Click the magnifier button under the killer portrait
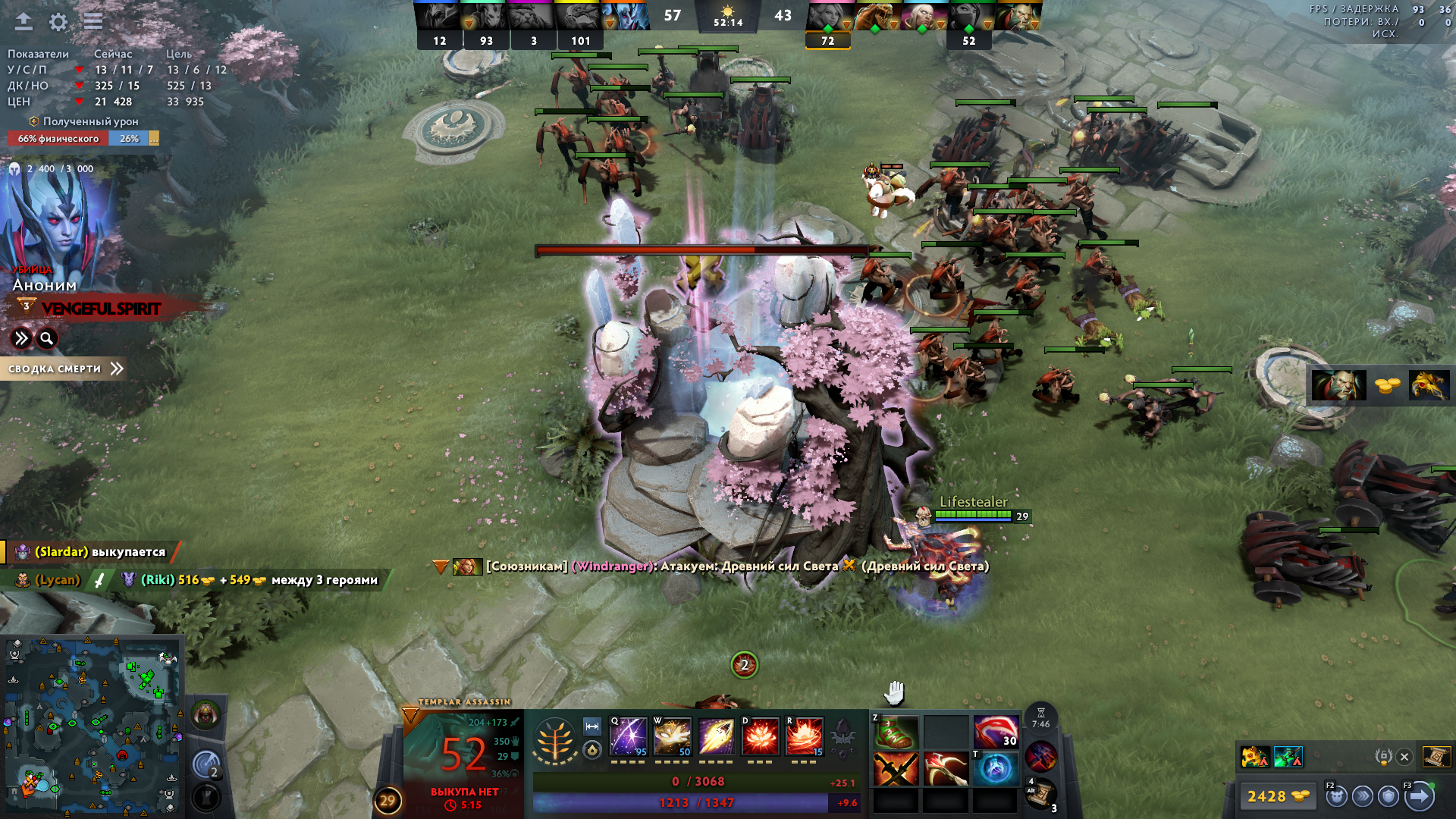The height and width of the screenshot is (819, 1456). 47,338
